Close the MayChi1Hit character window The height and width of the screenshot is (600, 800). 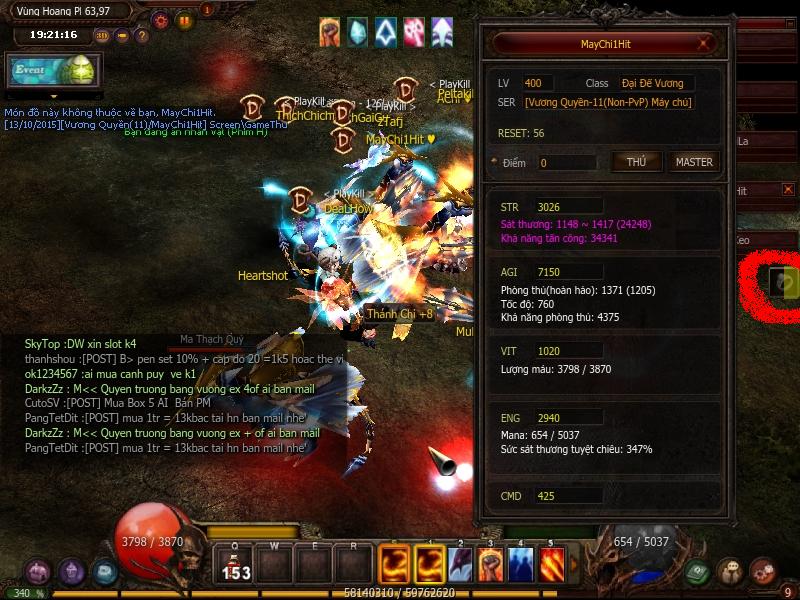pyautogui.click(x=706, y=44)
